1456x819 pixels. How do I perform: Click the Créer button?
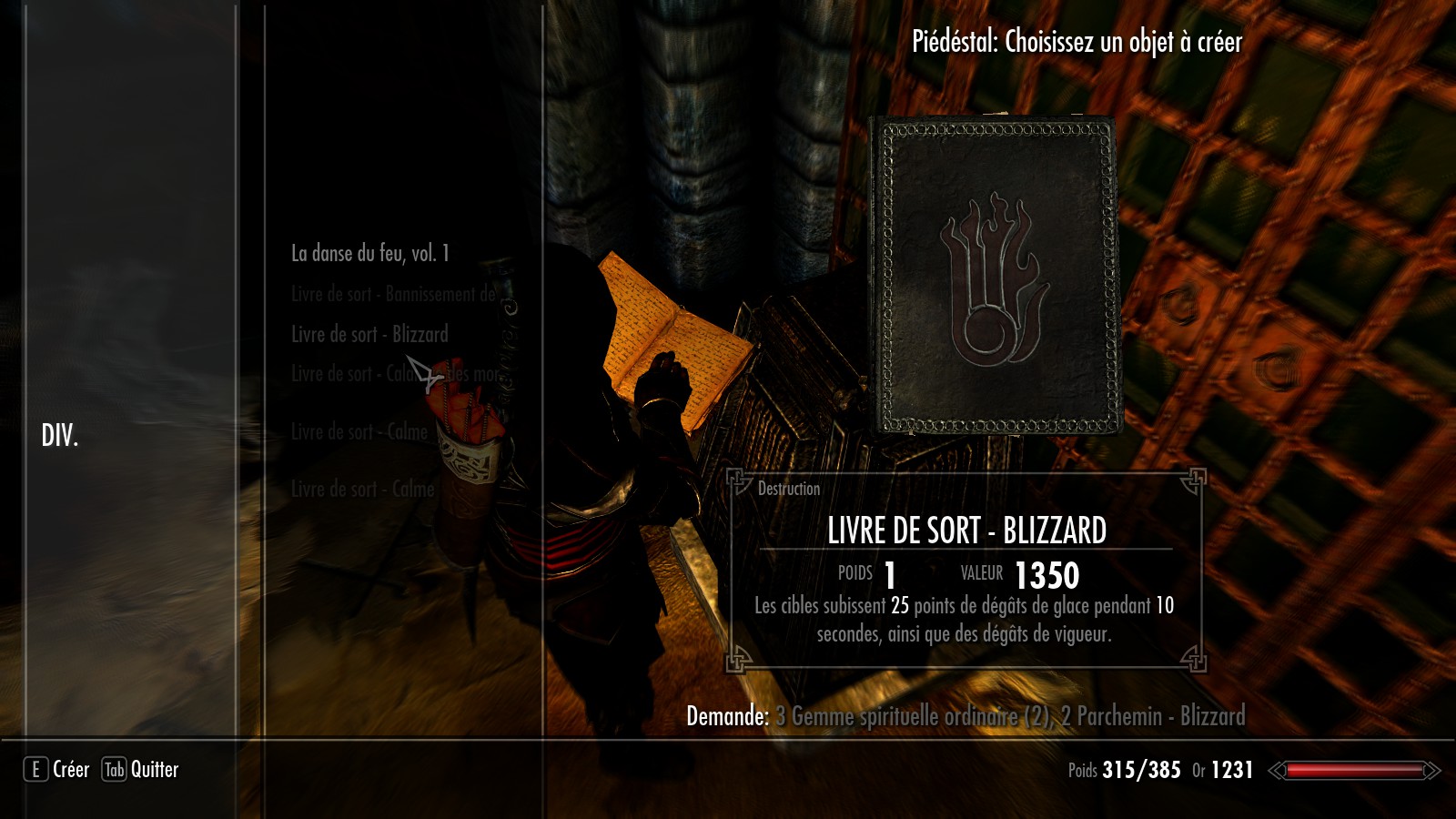(57, 770)
